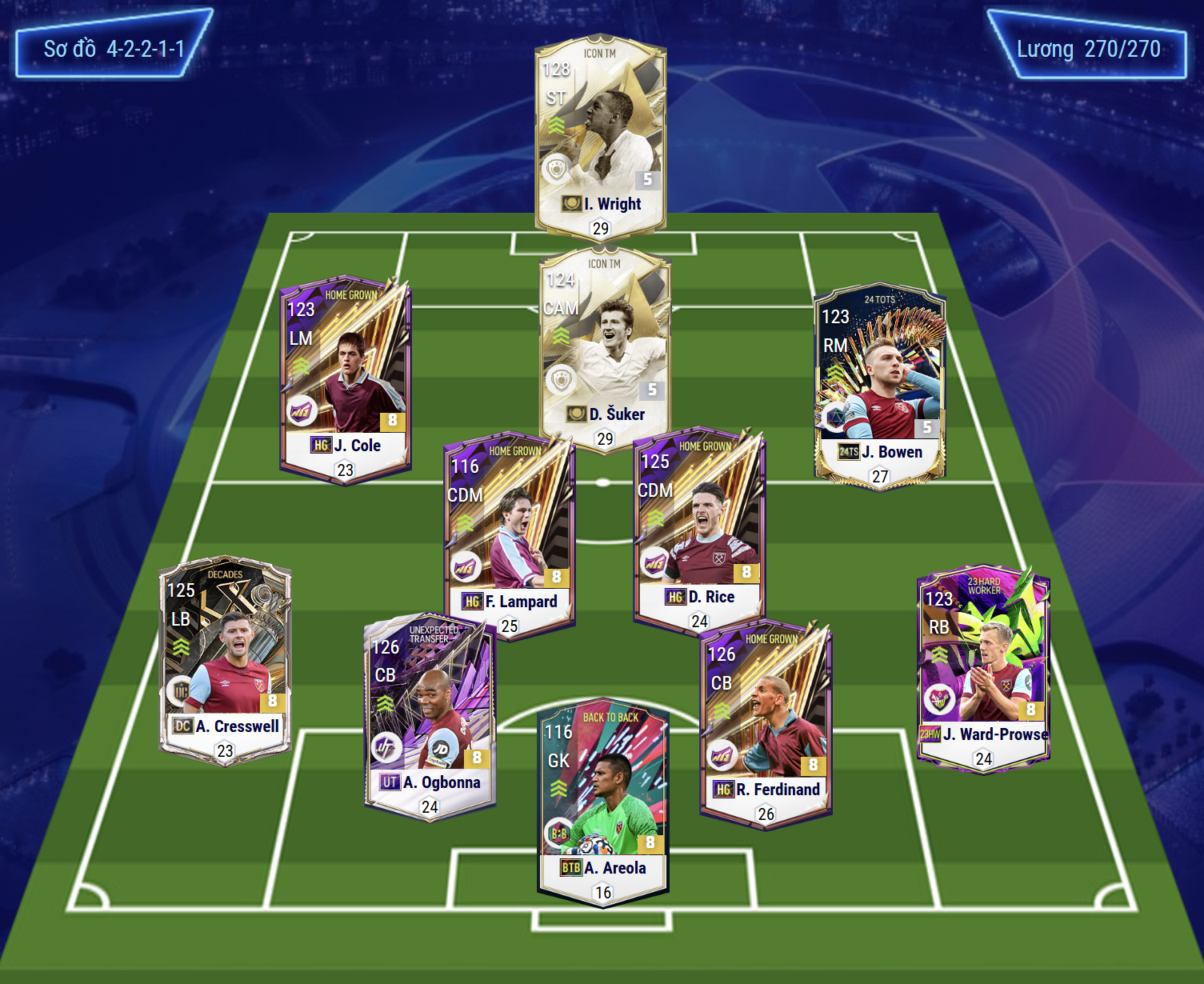This screenshot has width=1204, height=984.
Task: Choose goalkeeper A. Areola's card
Action: 603,800
